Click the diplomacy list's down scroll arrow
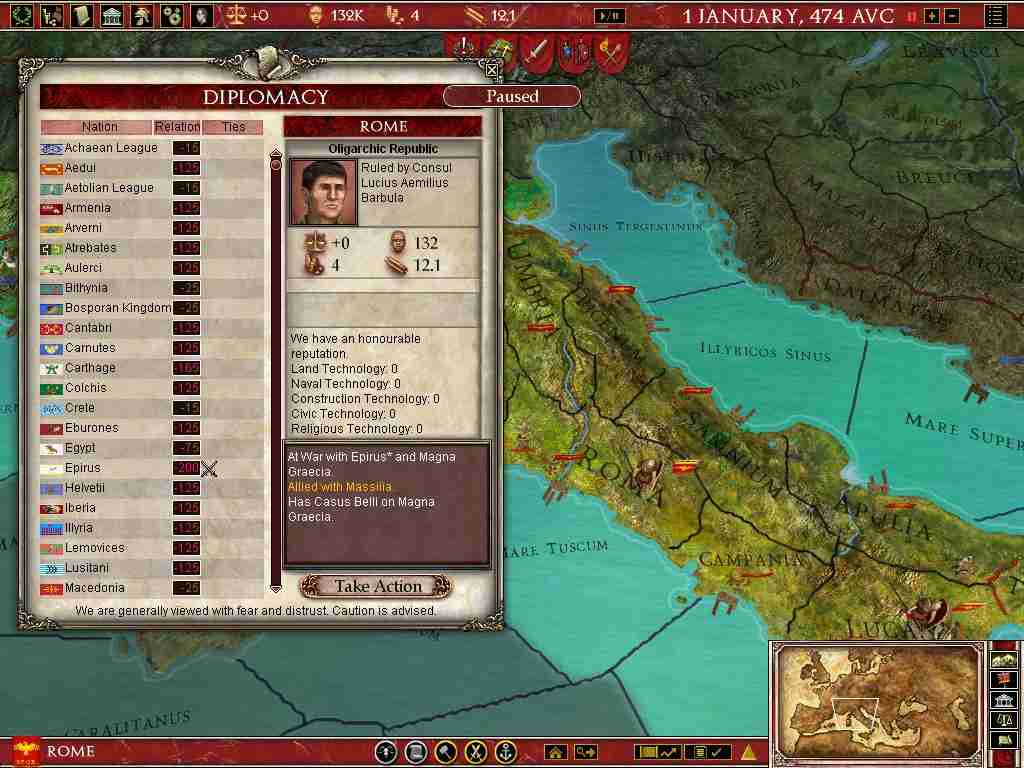This screenshot has width=1024, height=768. pyautogui.click(x=276, y=588)
